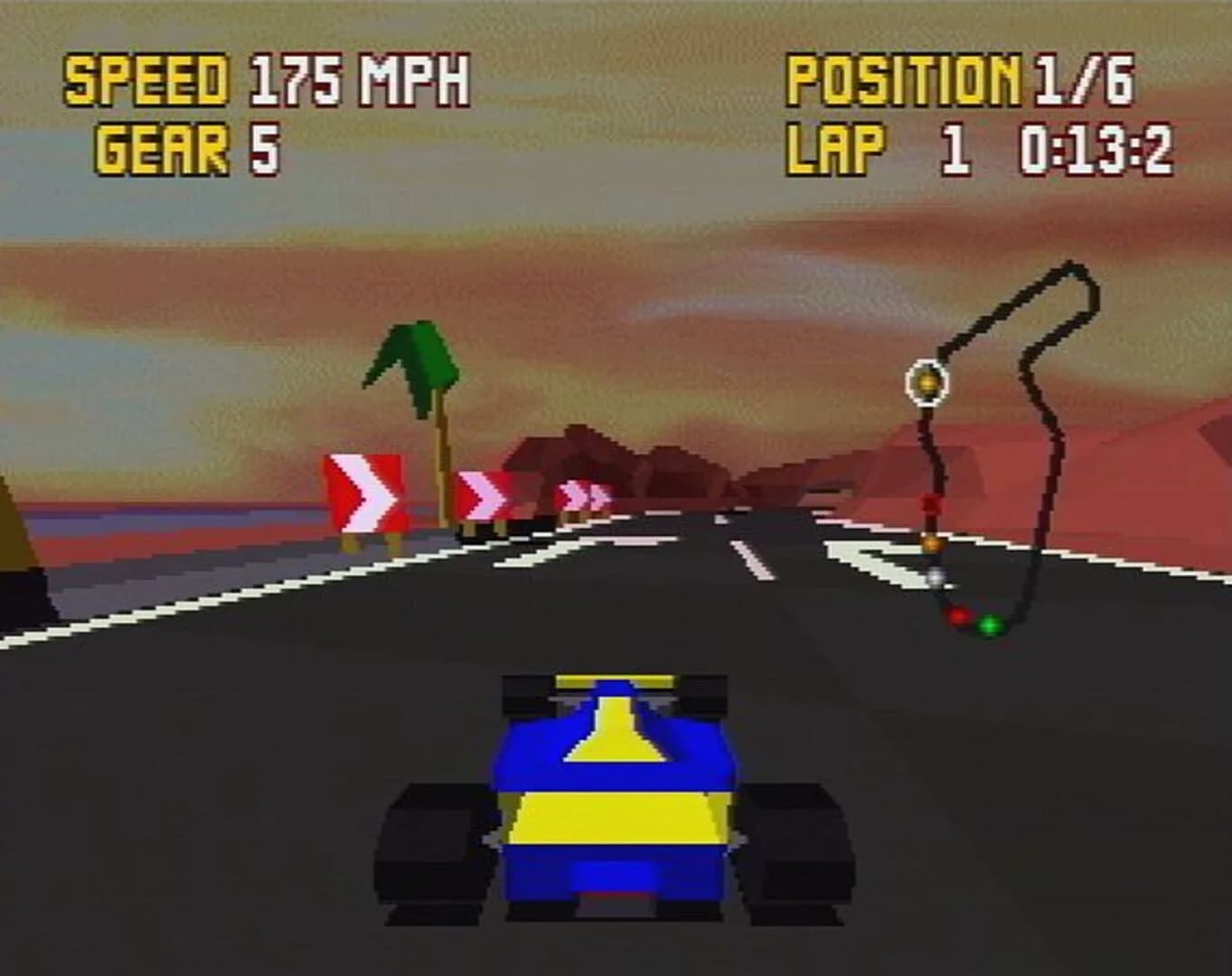Select the green rival dot on the track map
This screenshot has height=976, width=1232.
(x=990, y=624)
